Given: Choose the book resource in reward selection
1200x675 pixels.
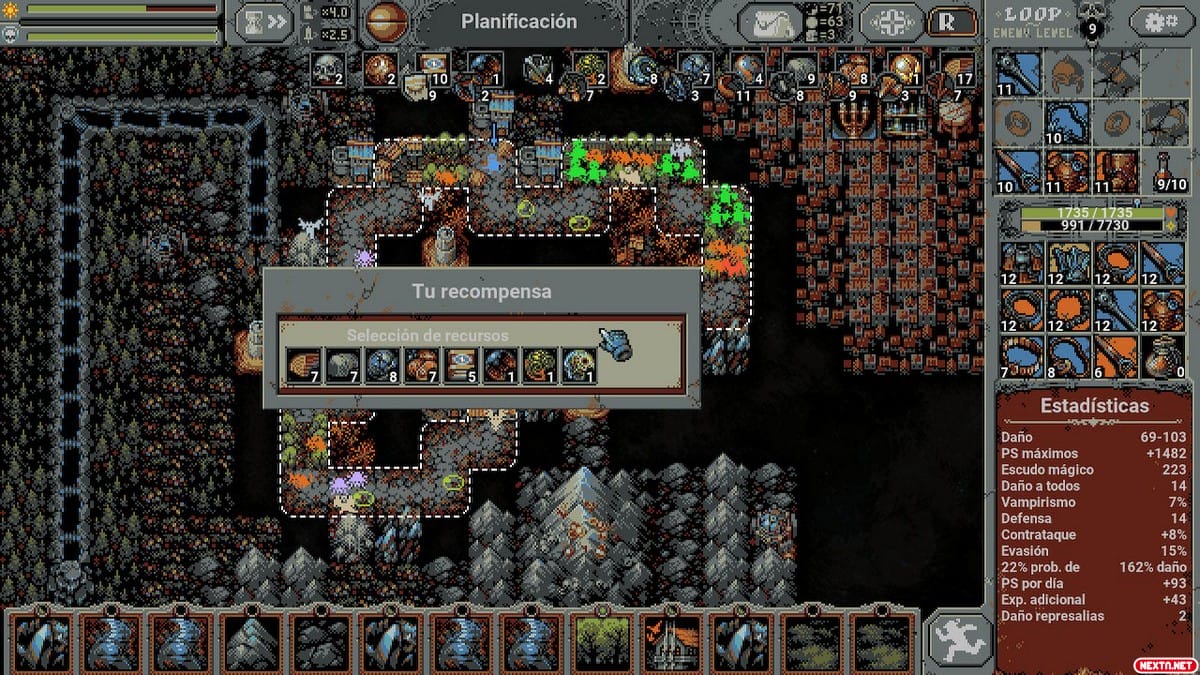Looking at the screenshot, I should (x=459, y=364).
